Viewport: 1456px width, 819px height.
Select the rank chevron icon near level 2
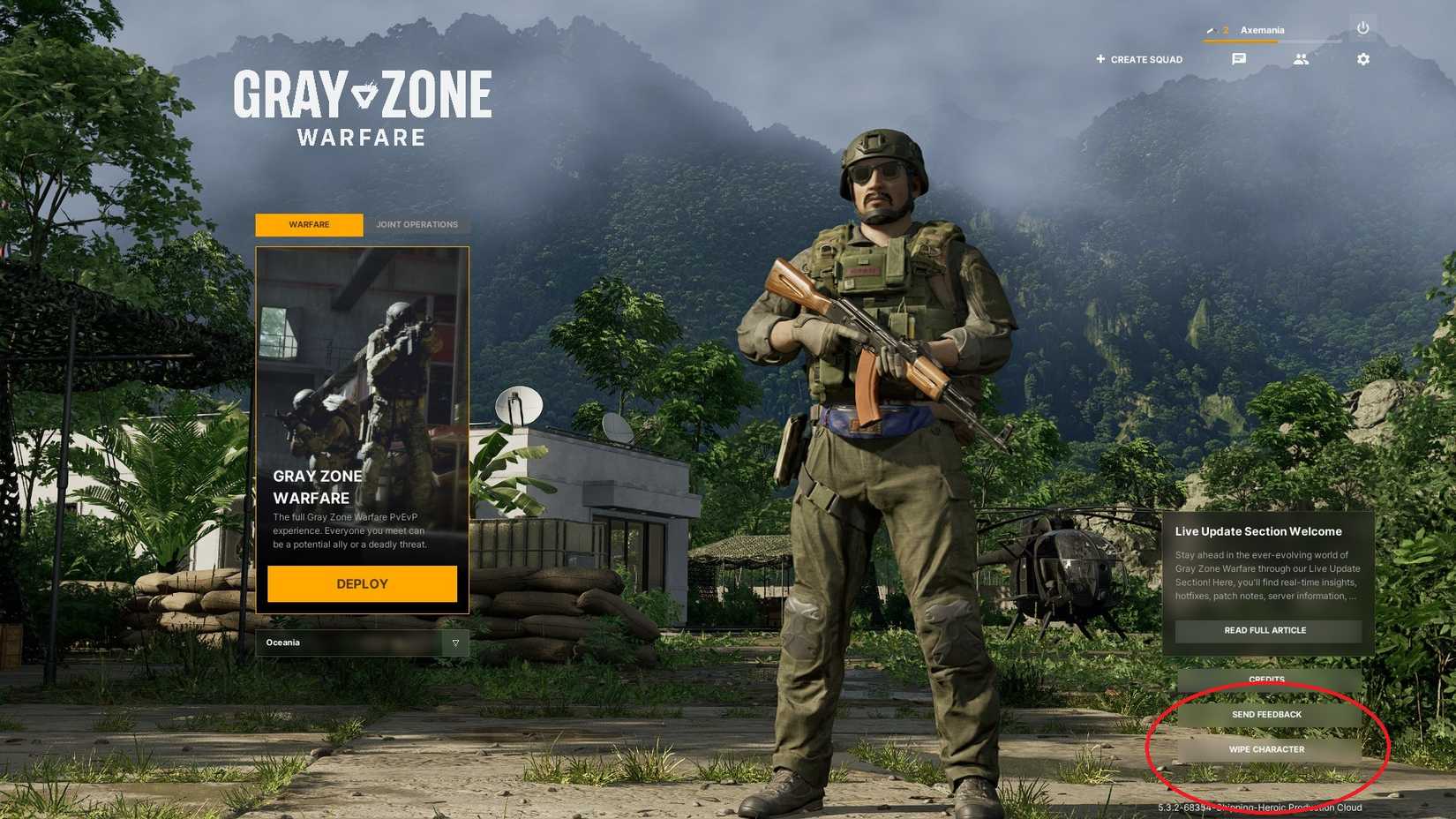[1210, 29]
